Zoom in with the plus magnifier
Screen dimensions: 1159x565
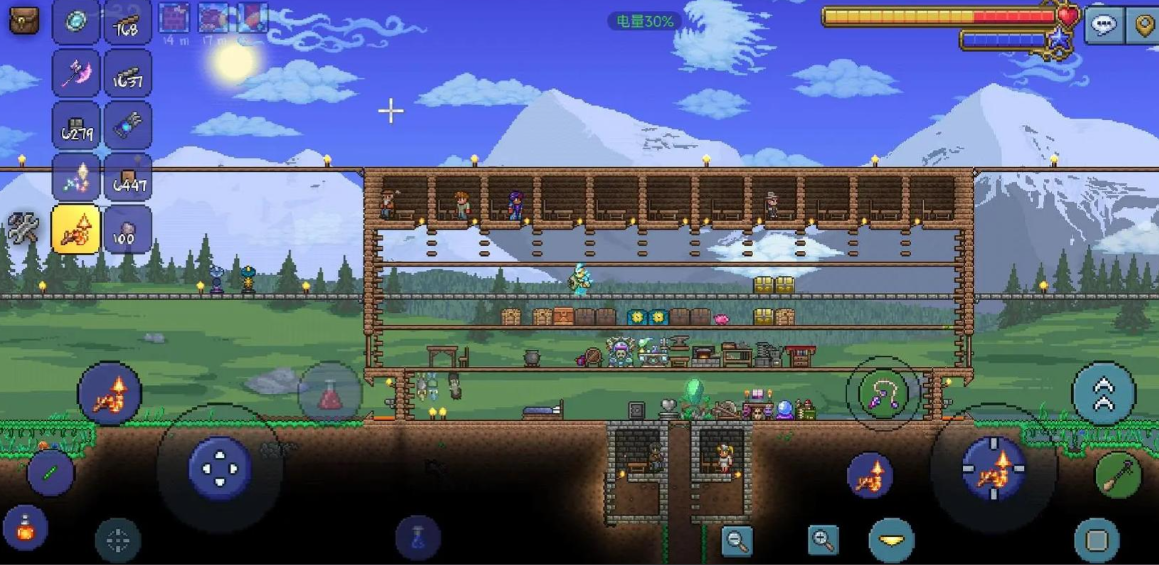[x=823, y=541]
